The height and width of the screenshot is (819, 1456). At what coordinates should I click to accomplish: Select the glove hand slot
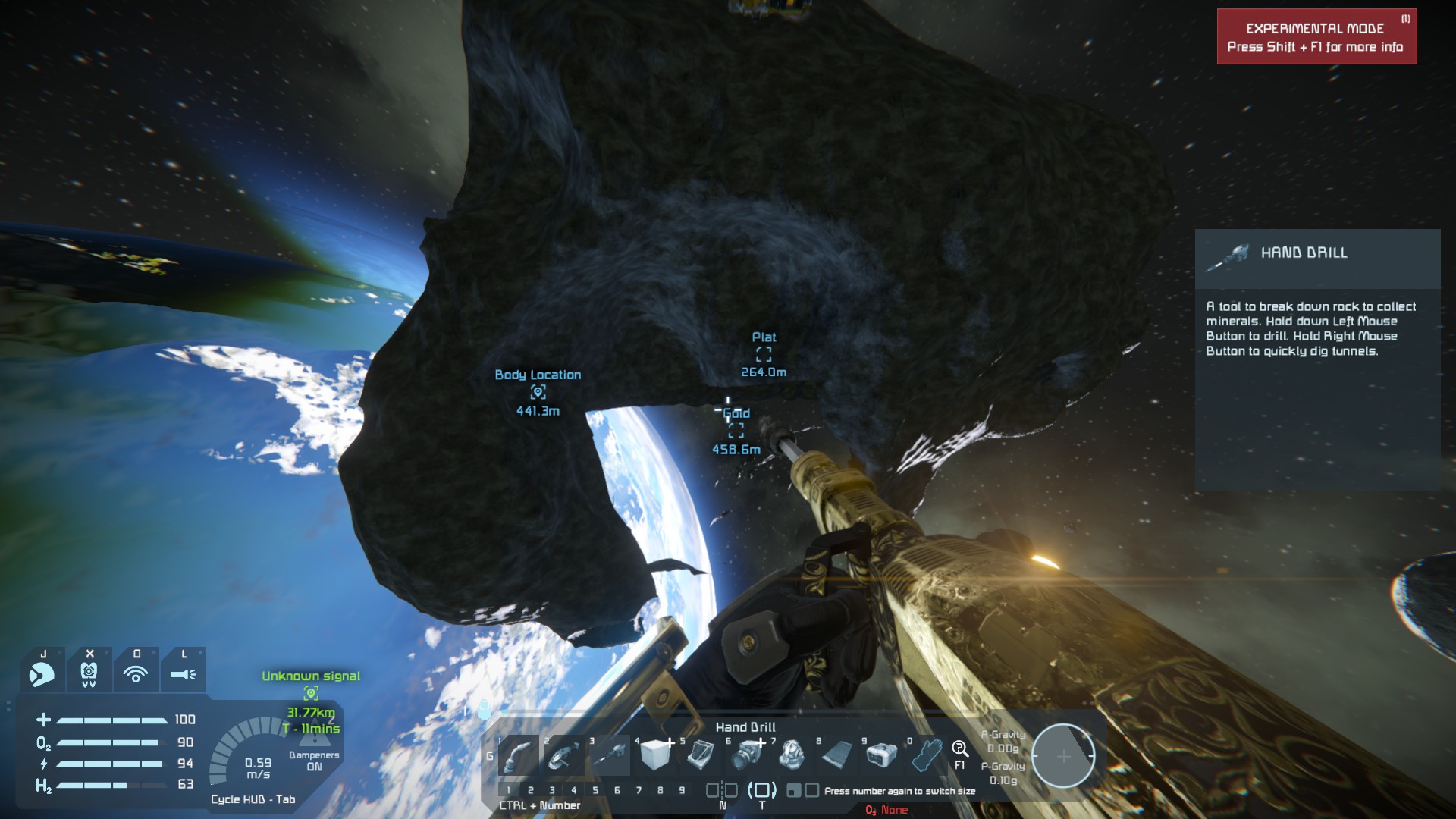(x=927, y=755)
